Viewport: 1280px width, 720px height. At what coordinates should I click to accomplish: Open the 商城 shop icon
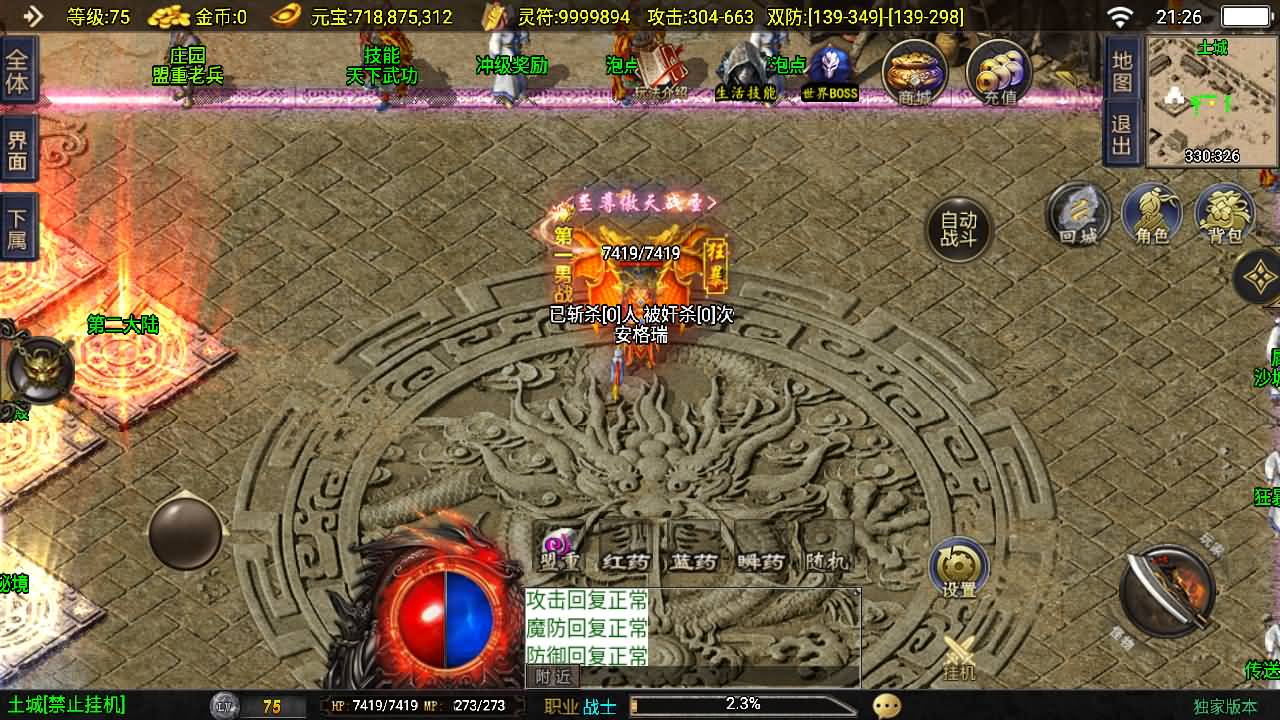coord(913,70)
